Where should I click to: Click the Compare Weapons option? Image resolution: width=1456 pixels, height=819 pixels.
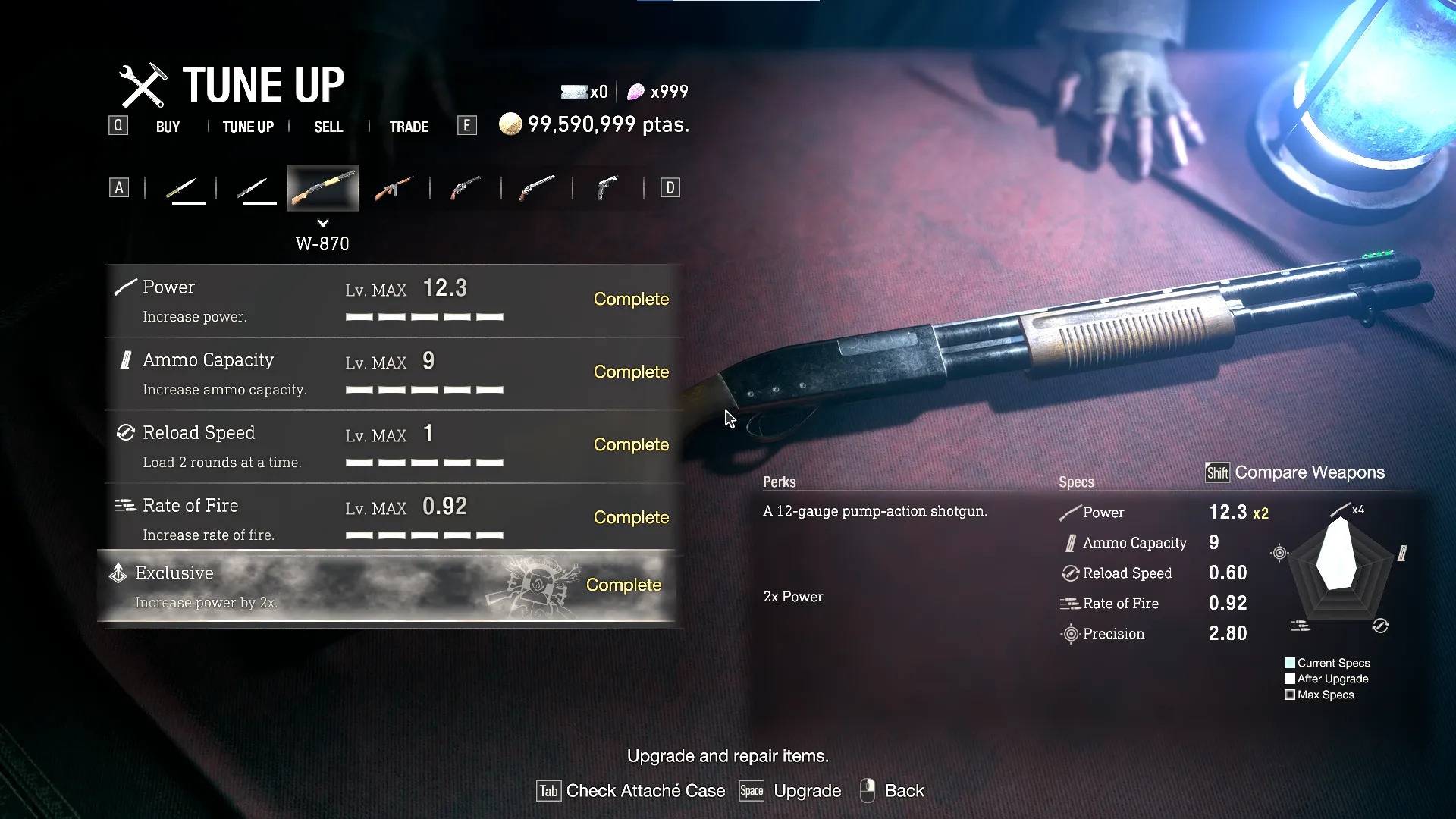tap(1297, 472)
